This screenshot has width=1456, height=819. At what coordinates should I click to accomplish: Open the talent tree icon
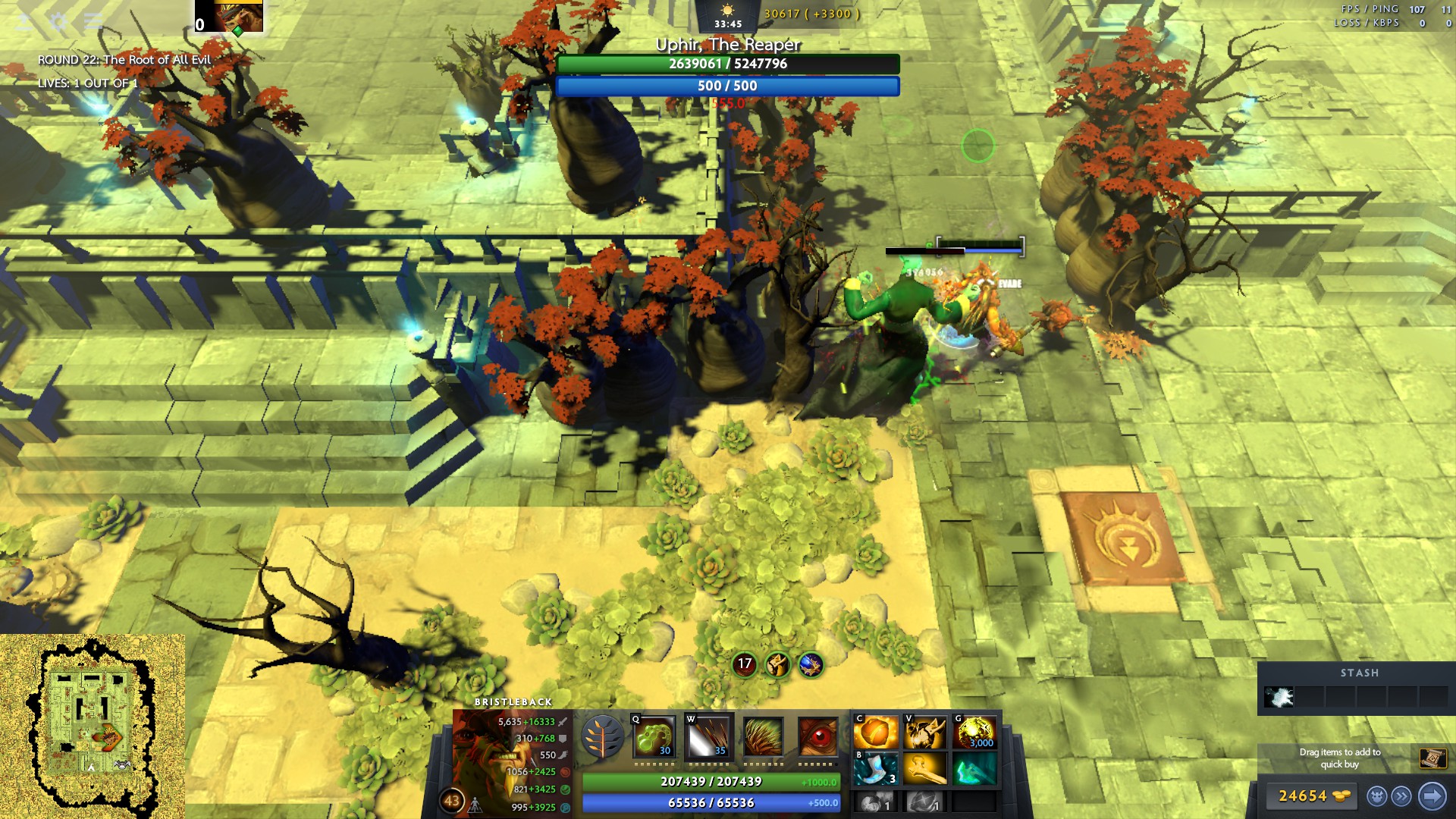click(x=603, y=736)
